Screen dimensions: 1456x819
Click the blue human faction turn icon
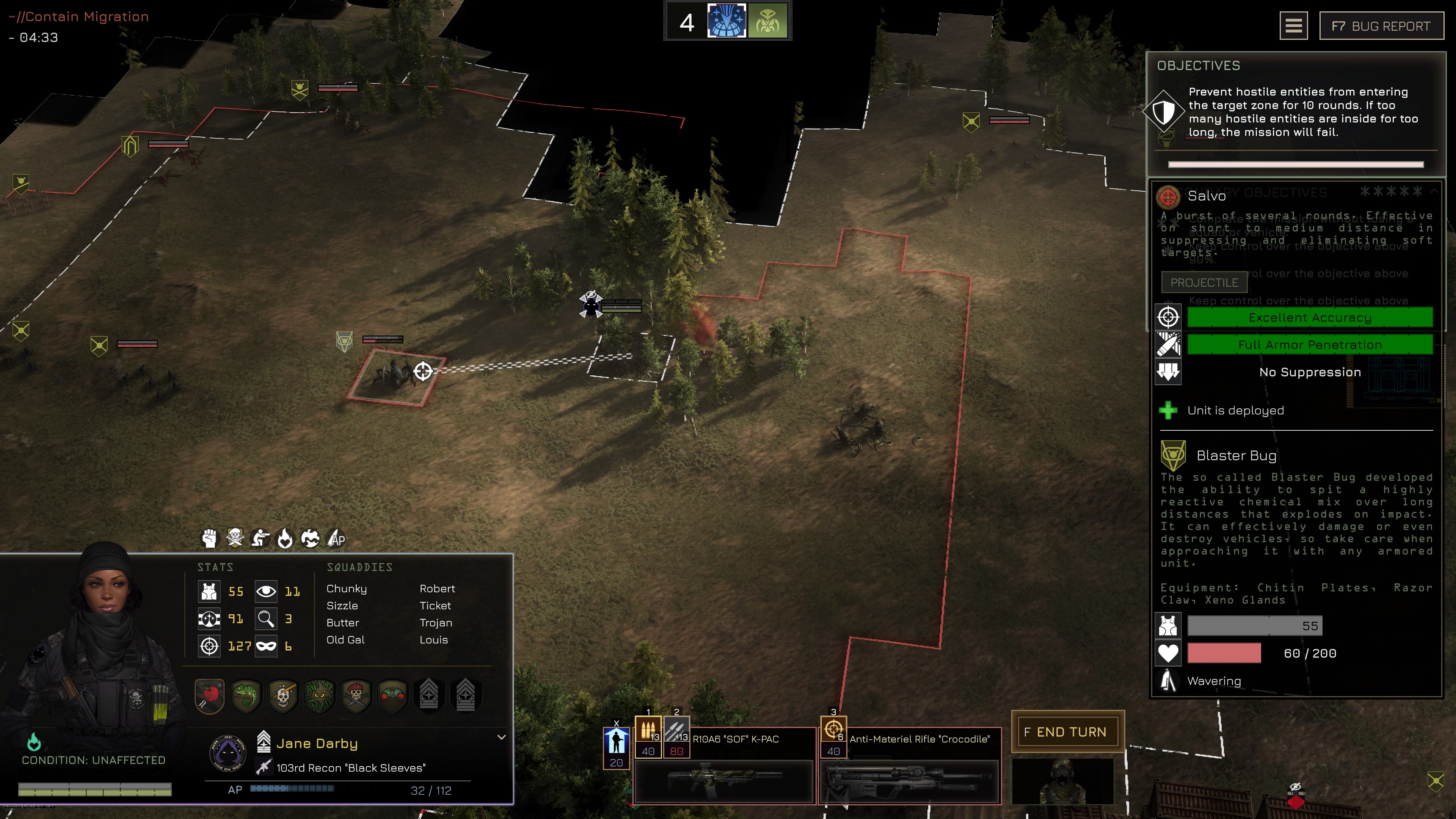point(726,21)
